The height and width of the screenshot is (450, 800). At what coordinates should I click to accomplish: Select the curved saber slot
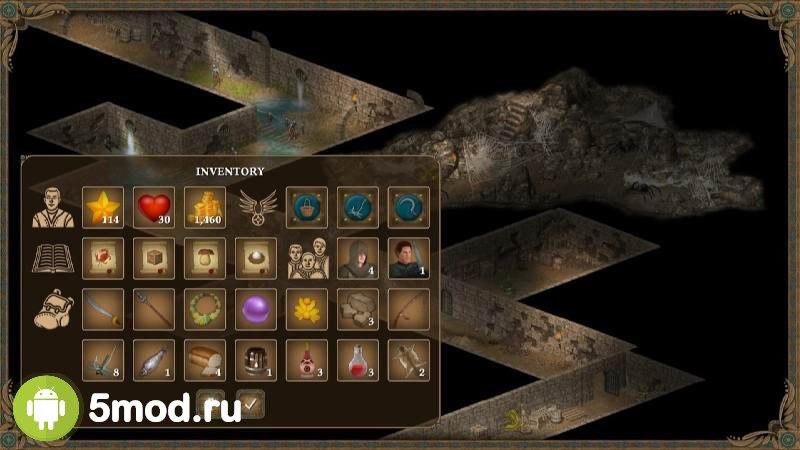click(103, 309)
